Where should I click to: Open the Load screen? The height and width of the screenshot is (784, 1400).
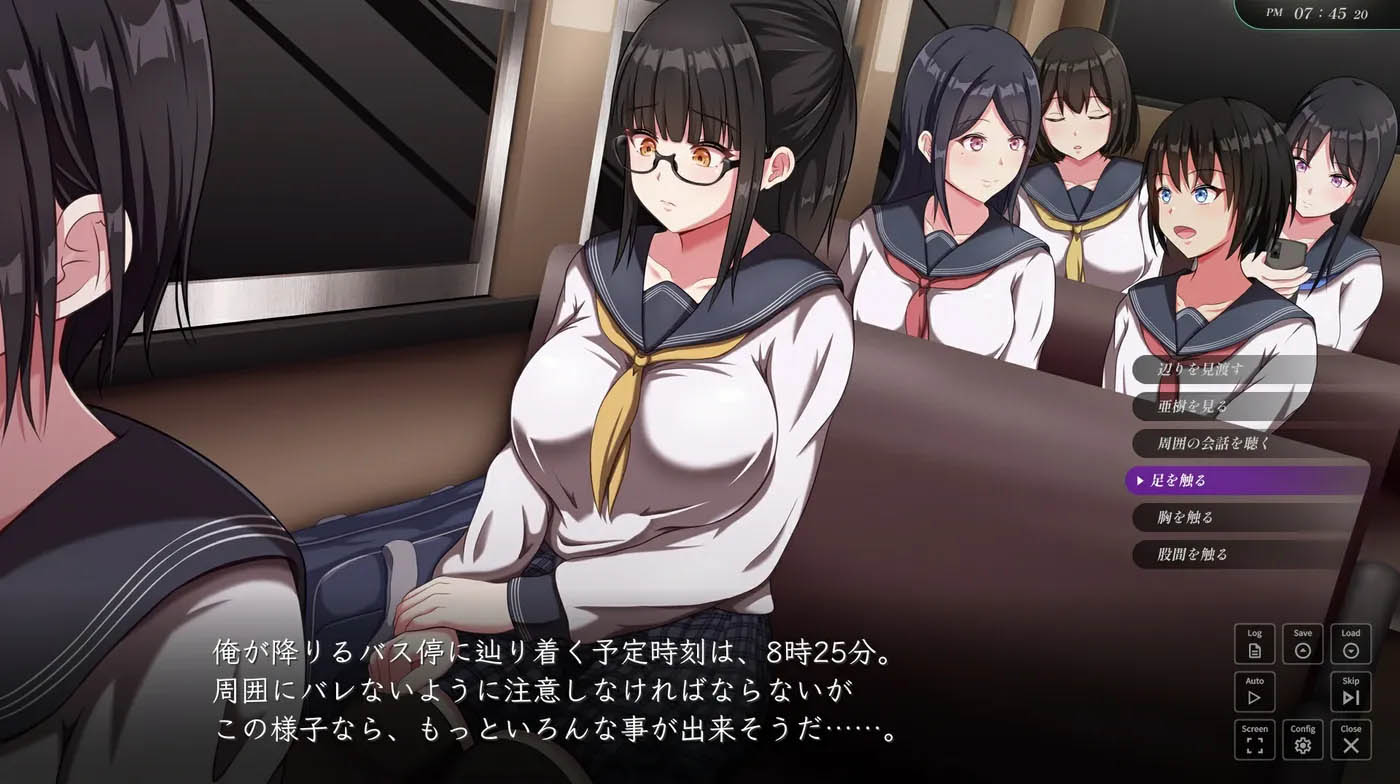(1352, 643)
